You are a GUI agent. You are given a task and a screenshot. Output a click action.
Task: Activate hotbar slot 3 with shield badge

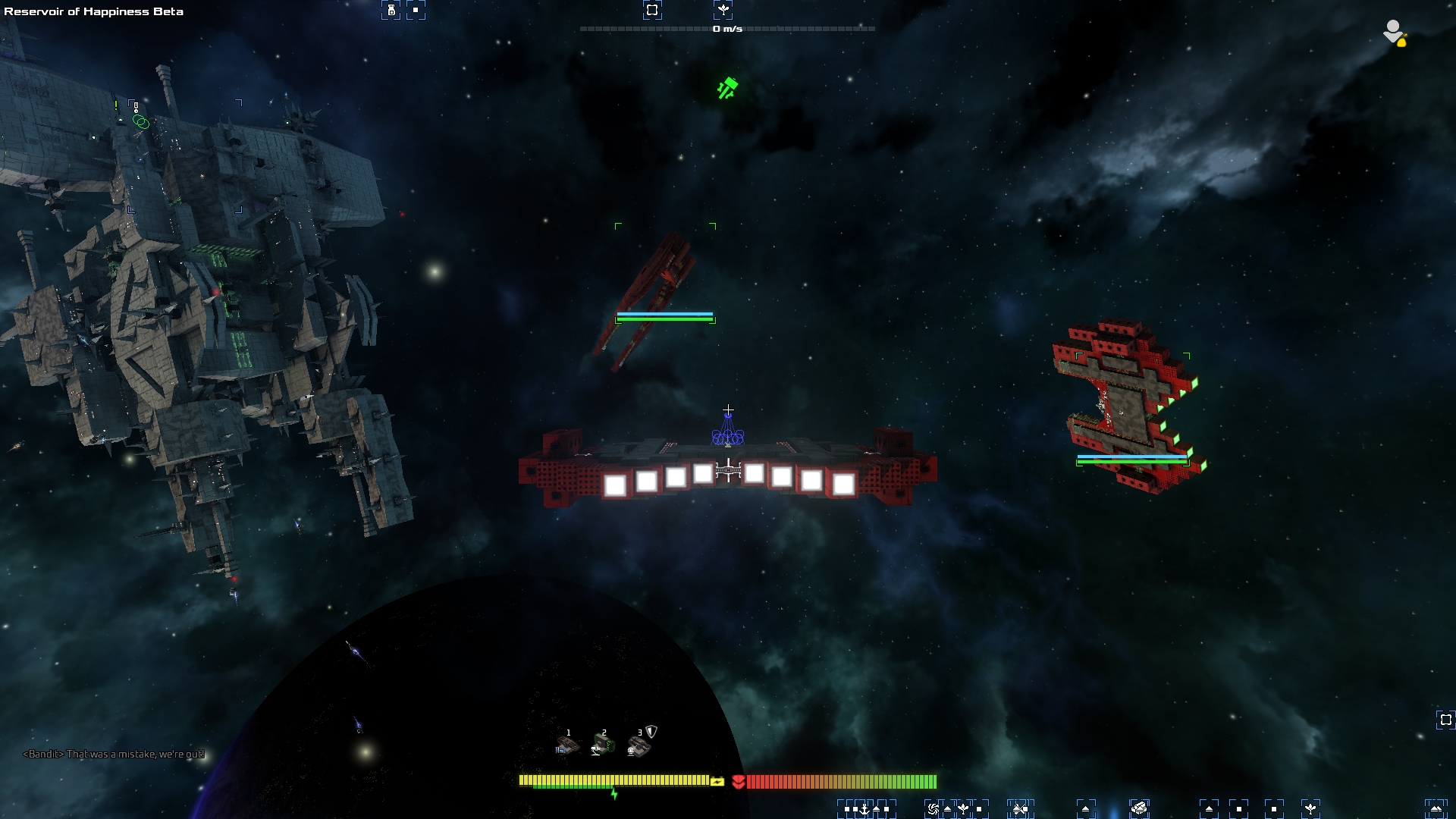pyautogui.click(x=639, y=745)
